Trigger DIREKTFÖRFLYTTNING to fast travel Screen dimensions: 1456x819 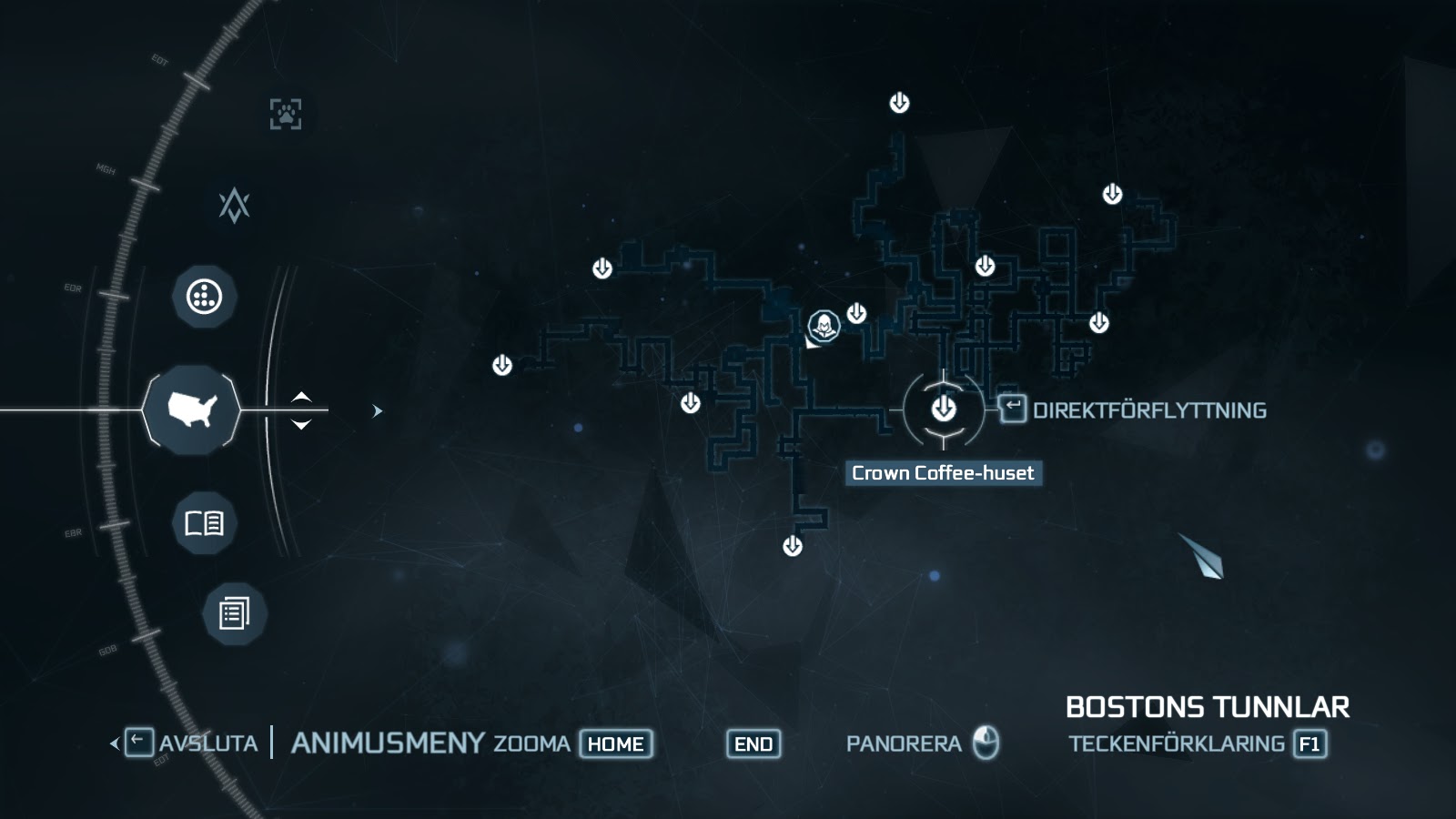(1149, 410)
